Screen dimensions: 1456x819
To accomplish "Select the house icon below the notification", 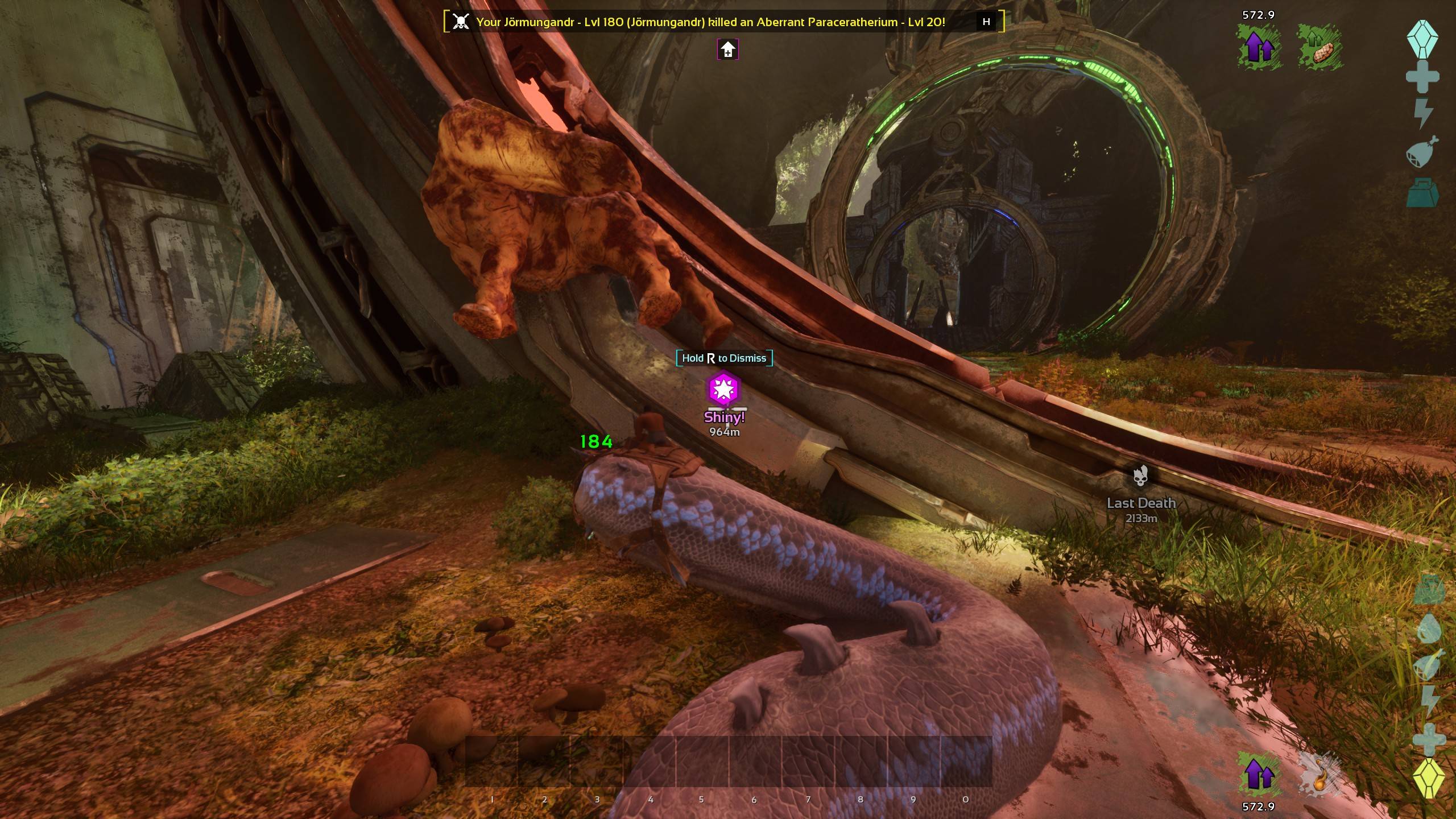I will click(x=728, y=50).
